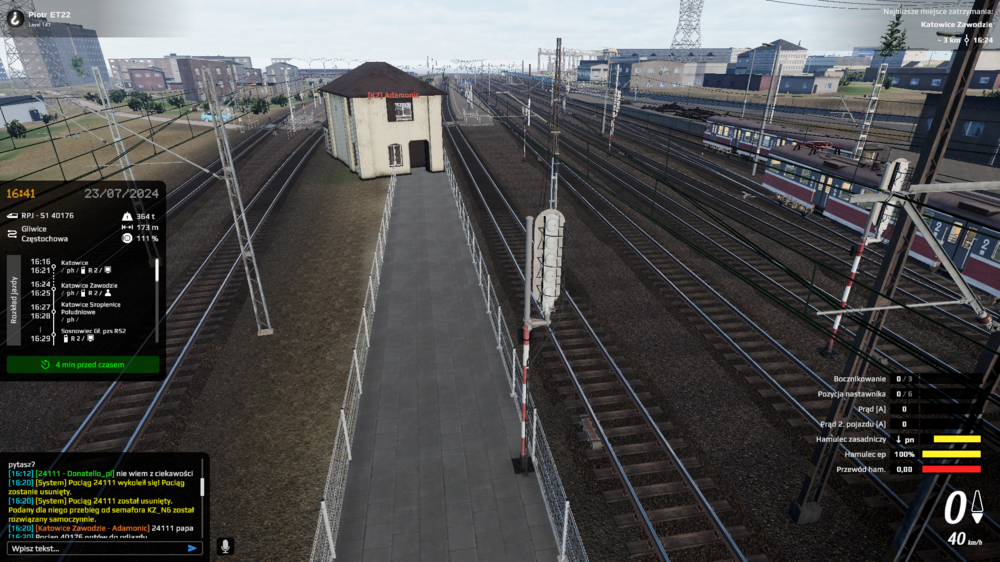Send the chat message with the arrow button
Viewport: 1000px width, 562px height.
coord(193,548)
